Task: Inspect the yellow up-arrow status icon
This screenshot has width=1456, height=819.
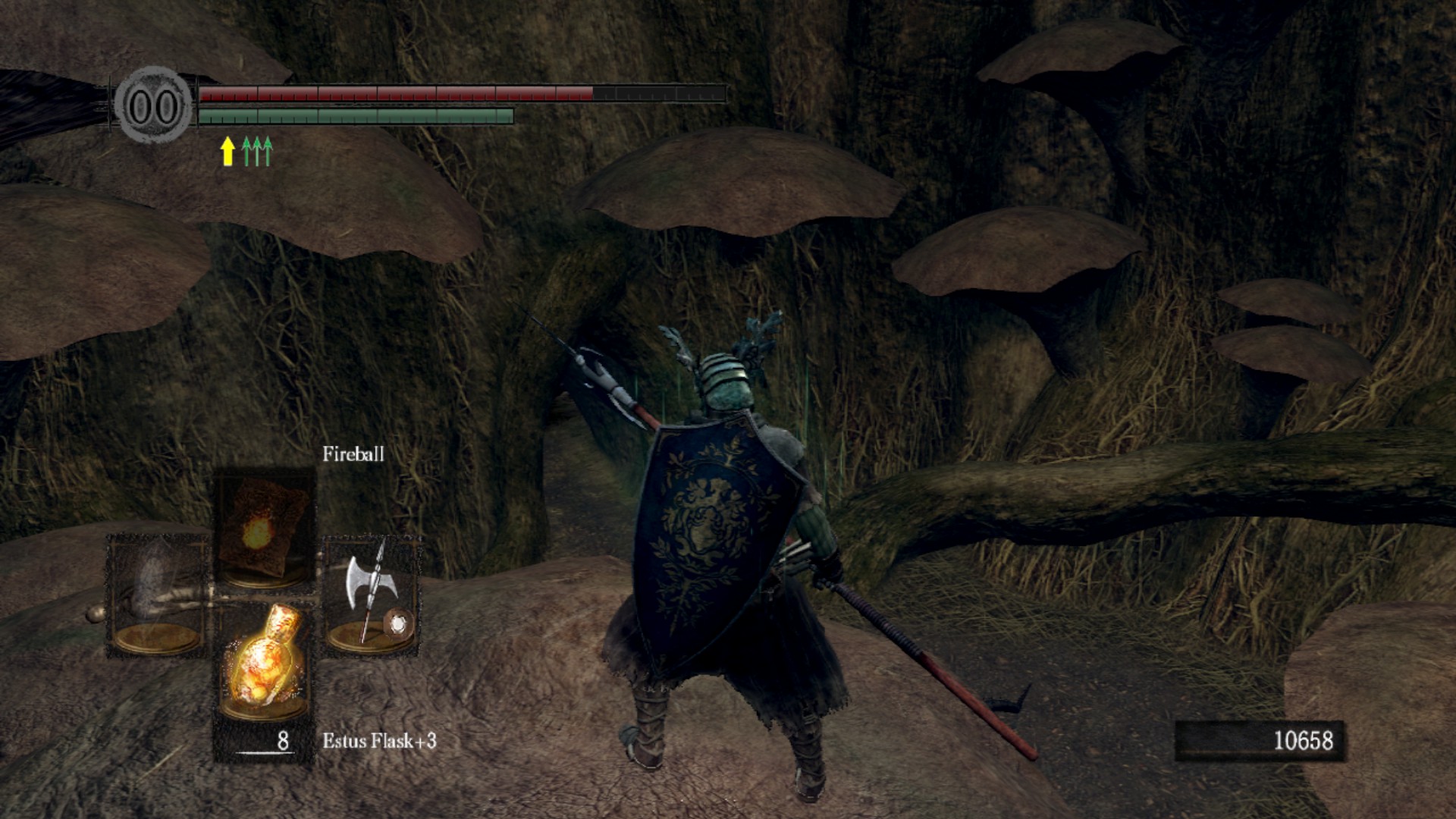Action: coord(227,151)
